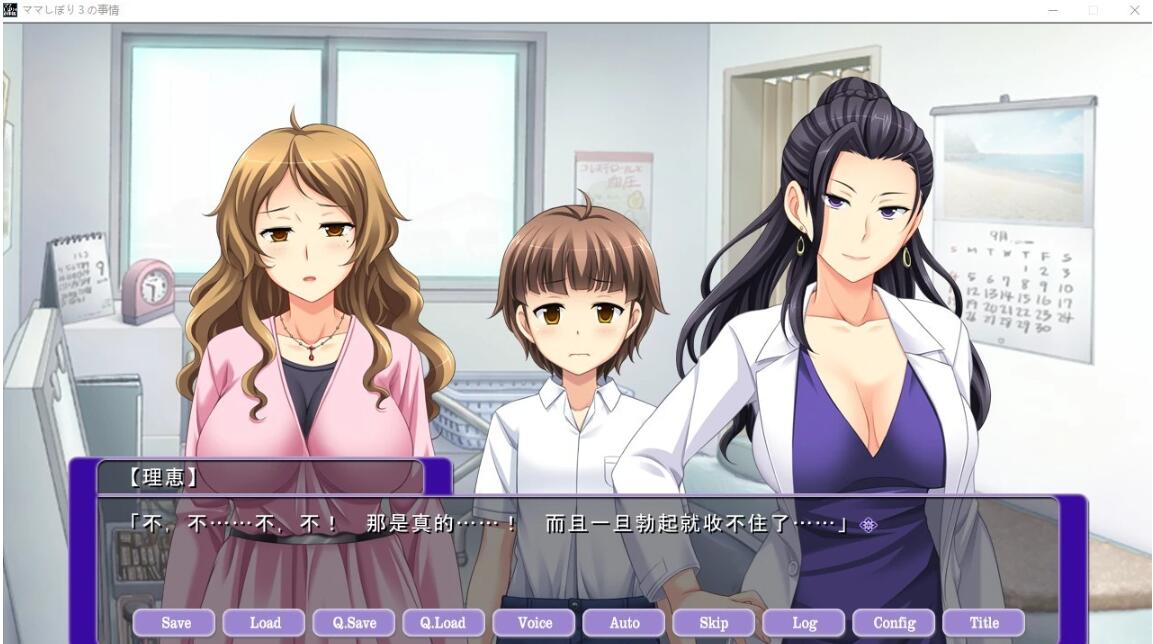Viewport: 1153px width, 644px height.
Task: Open the Config settings
Action: coord(894,623)
